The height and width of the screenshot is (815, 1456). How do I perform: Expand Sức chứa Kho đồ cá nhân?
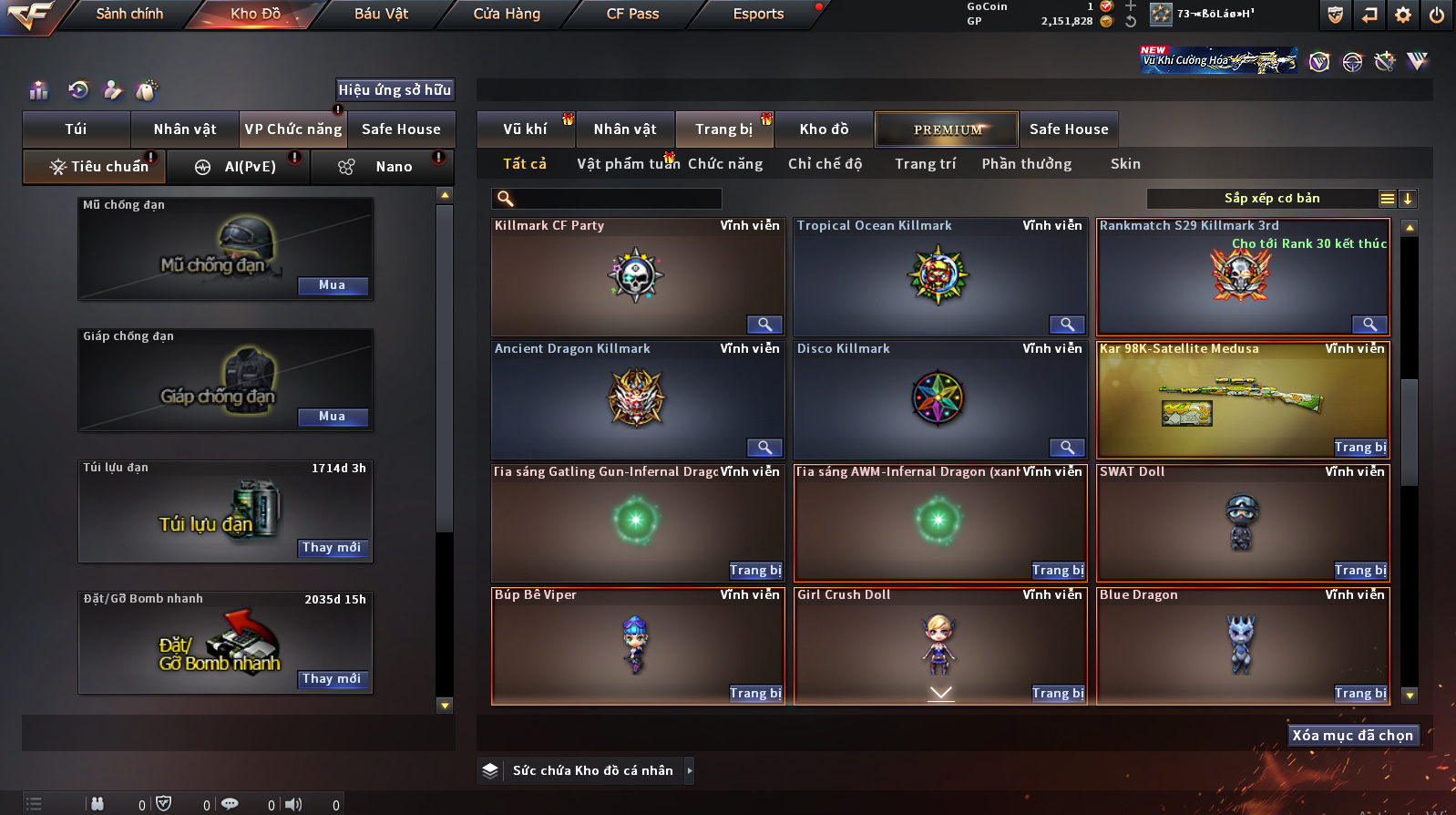coord(690,771)
